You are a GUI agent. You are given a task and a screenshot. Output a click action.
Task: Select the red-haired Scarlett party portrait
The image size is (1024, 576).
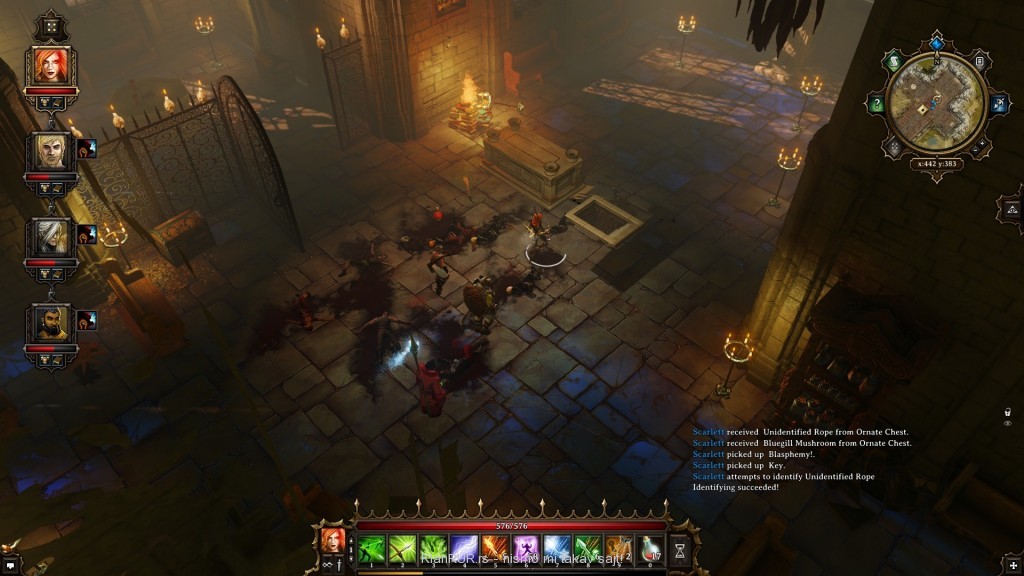pos(49,65)
